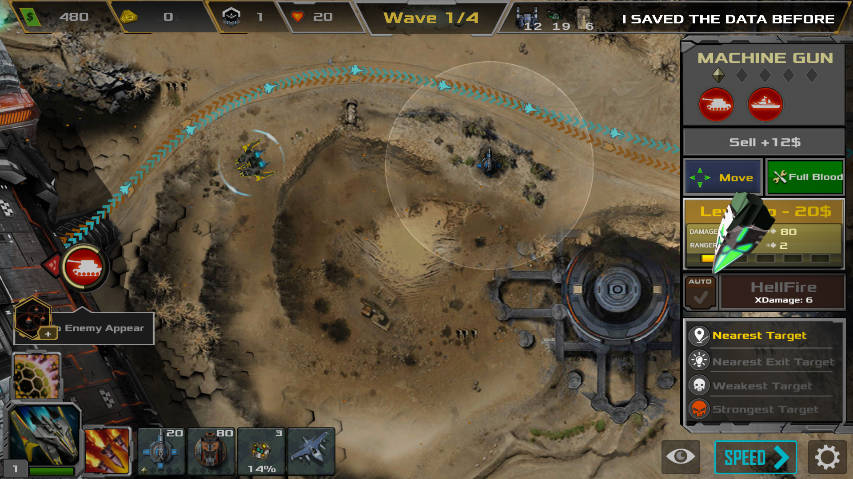Screen dimensions: 853x479
Task: Choose the 80-cost turret build slot
Action: click(x=210, y=449)
